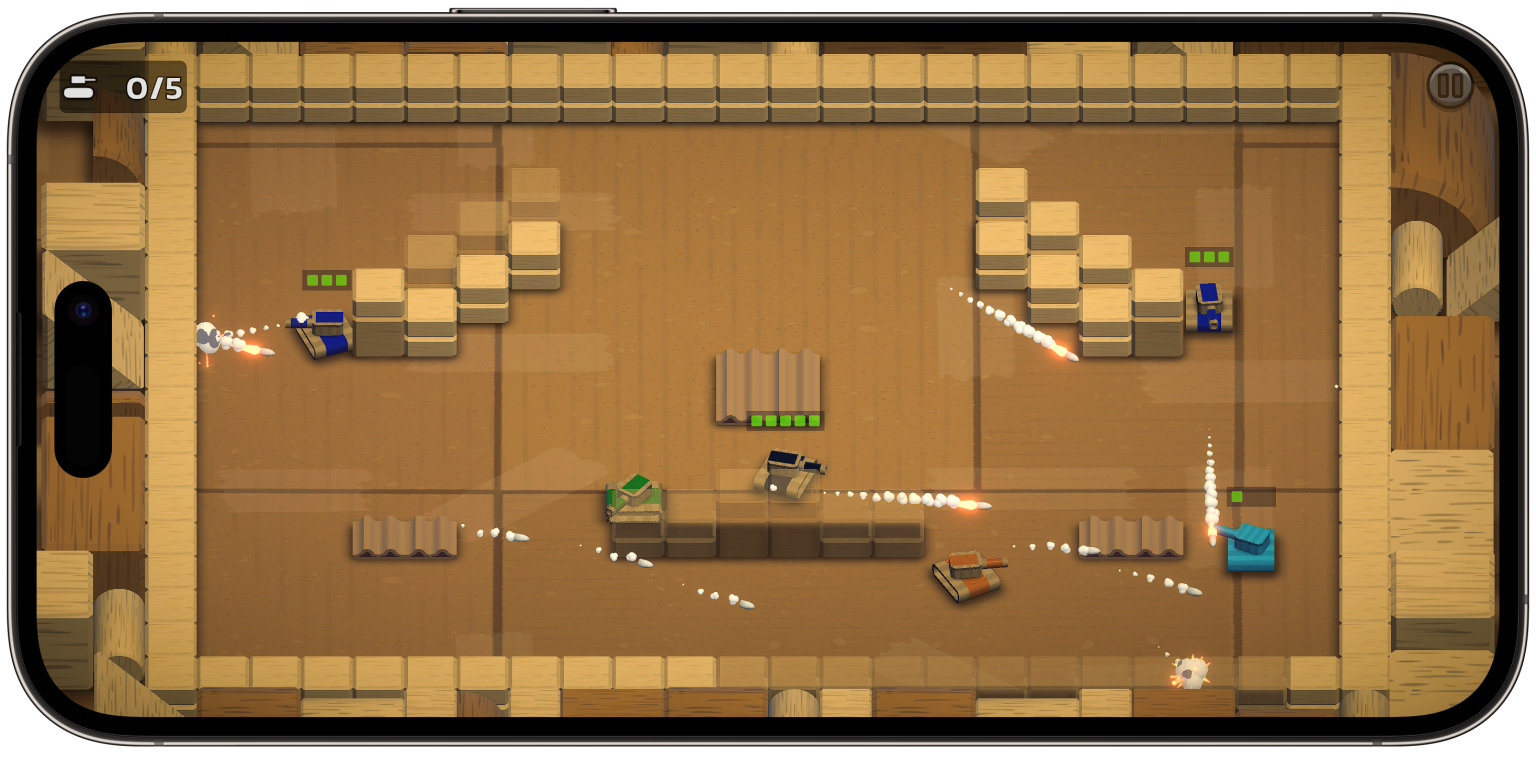Tap the smoke burst at the bottom right
The image size is (1536, 759).
click(1191, 672)
